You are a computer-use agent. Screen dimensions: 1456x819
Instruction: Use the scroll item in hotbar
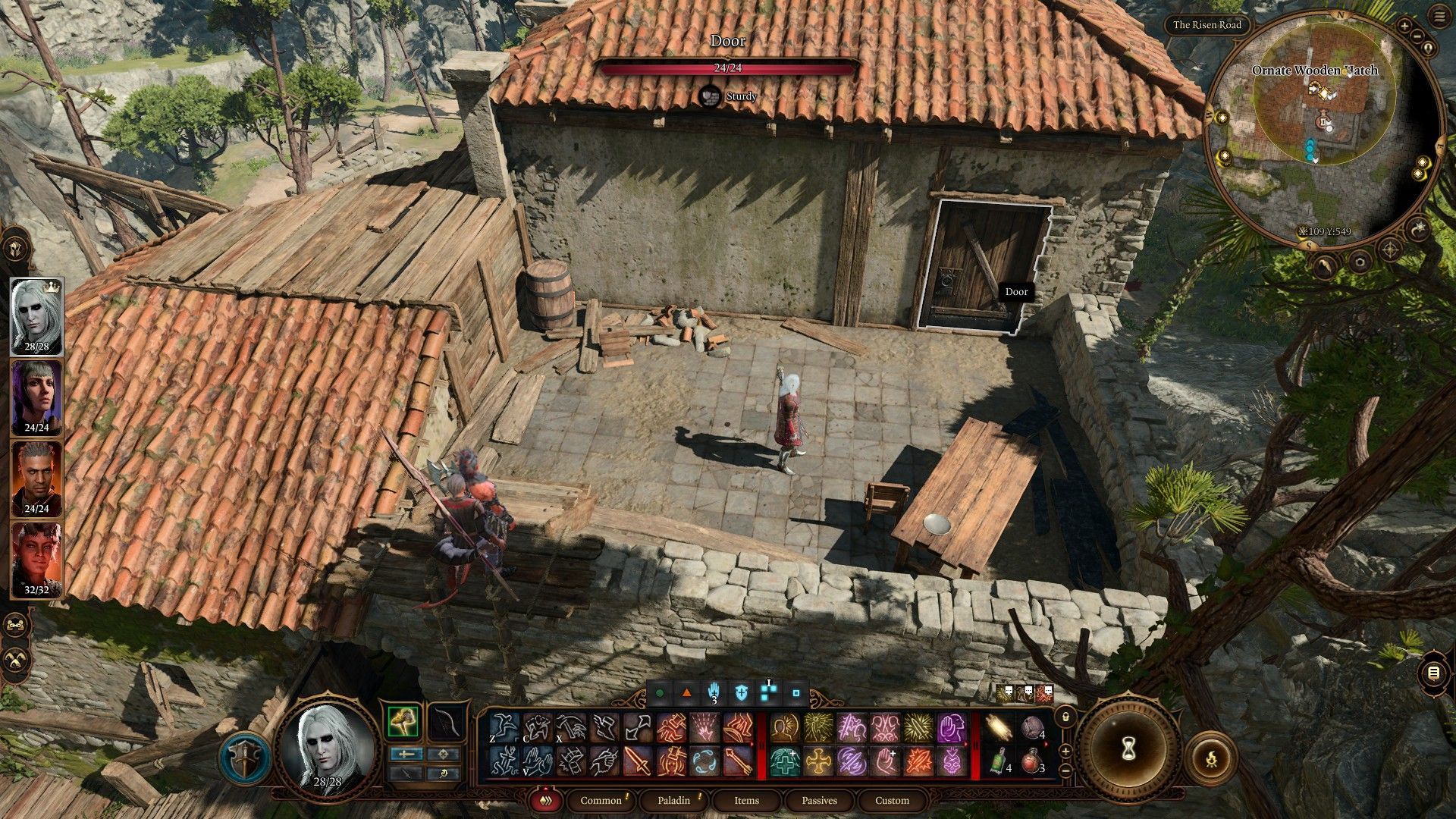pyautogui.click(x=999, y=729)
